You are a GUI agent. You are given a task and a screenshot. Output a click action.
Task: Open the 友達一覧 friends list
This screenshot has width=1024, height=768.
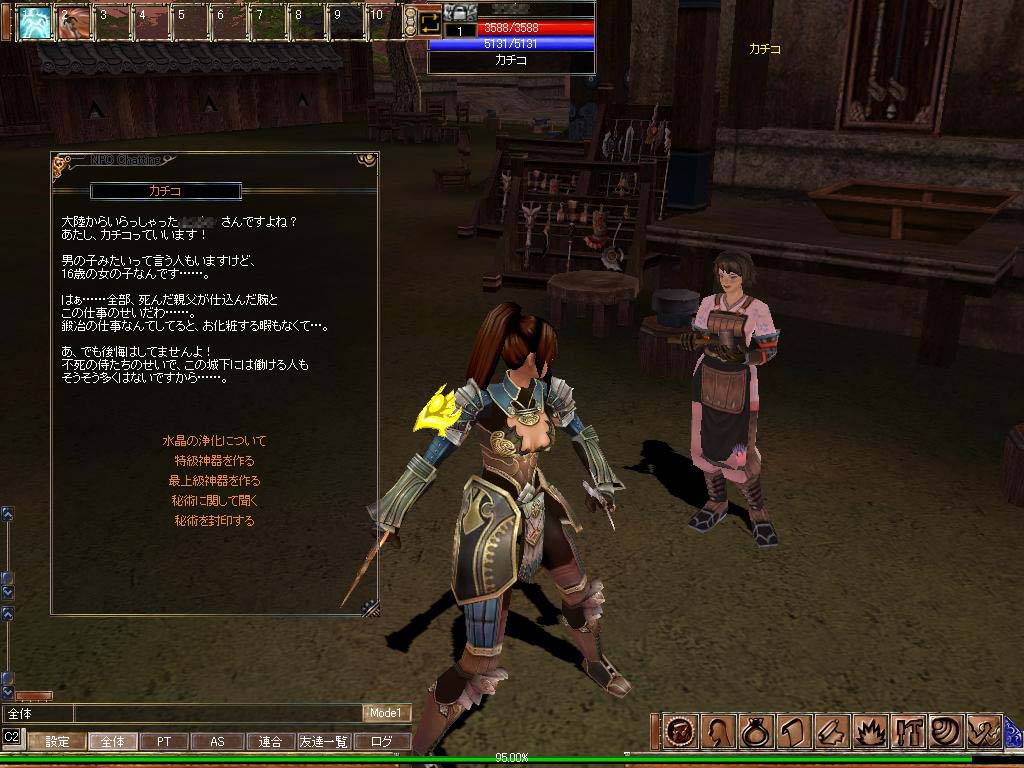324,742
